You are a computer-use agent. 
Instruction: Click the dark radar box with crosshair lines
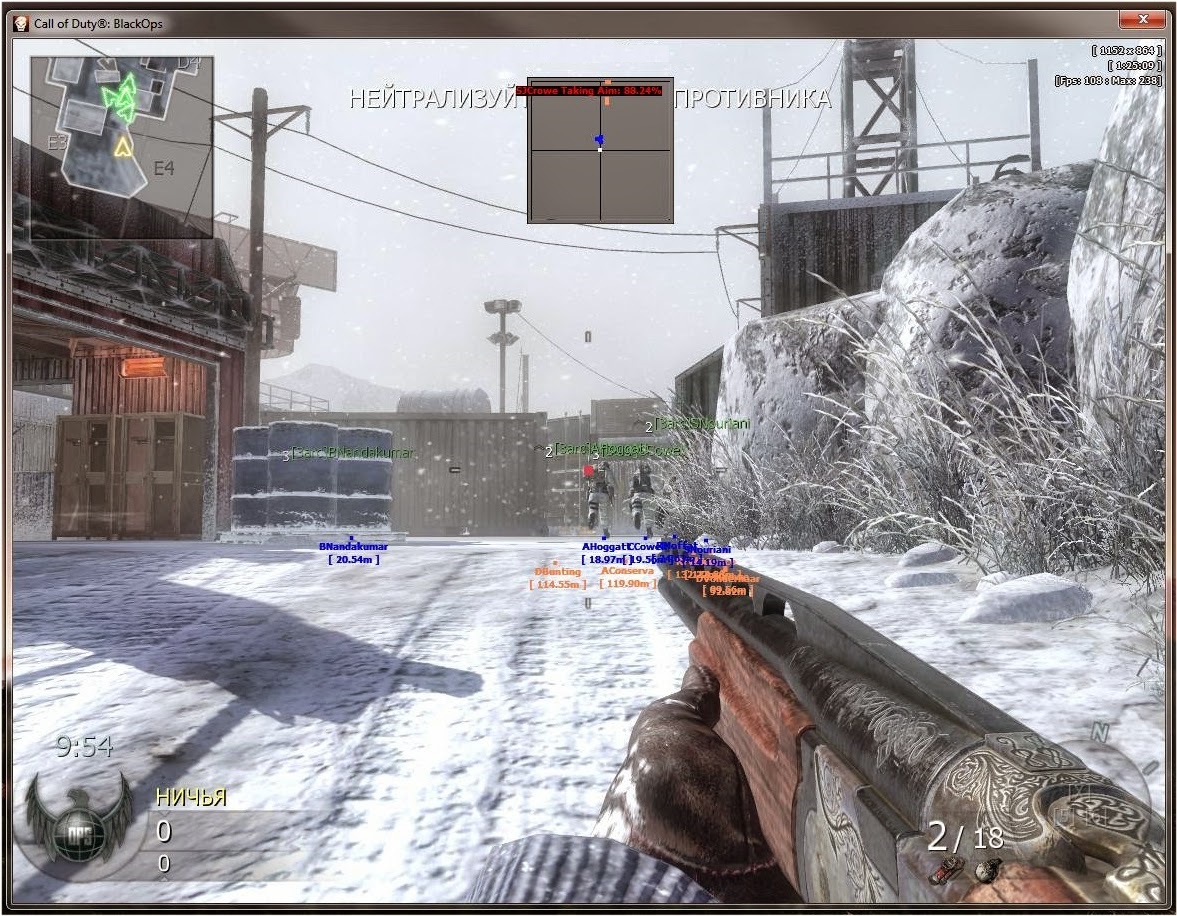[x=600, y=150]
